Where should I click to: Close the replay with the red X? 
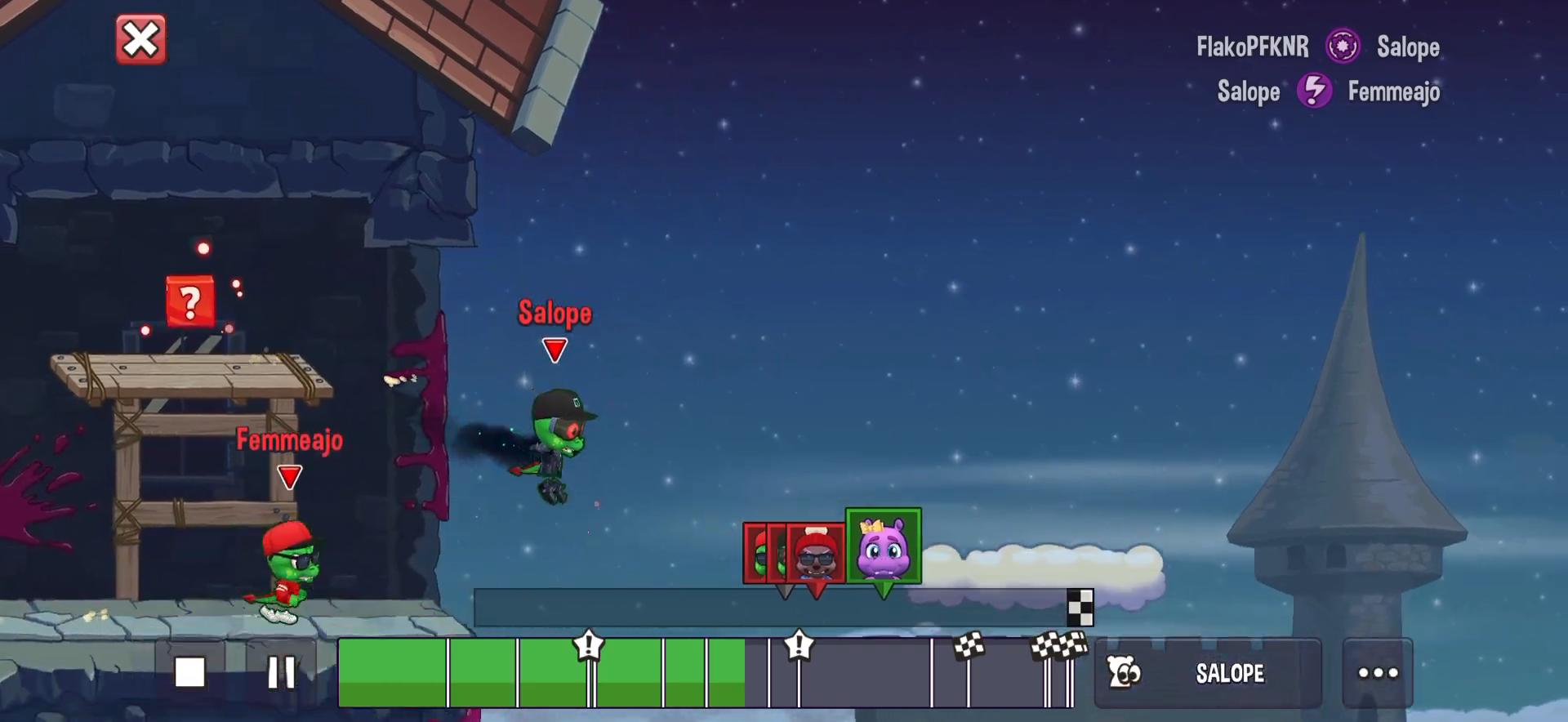(x=140, y=40)
